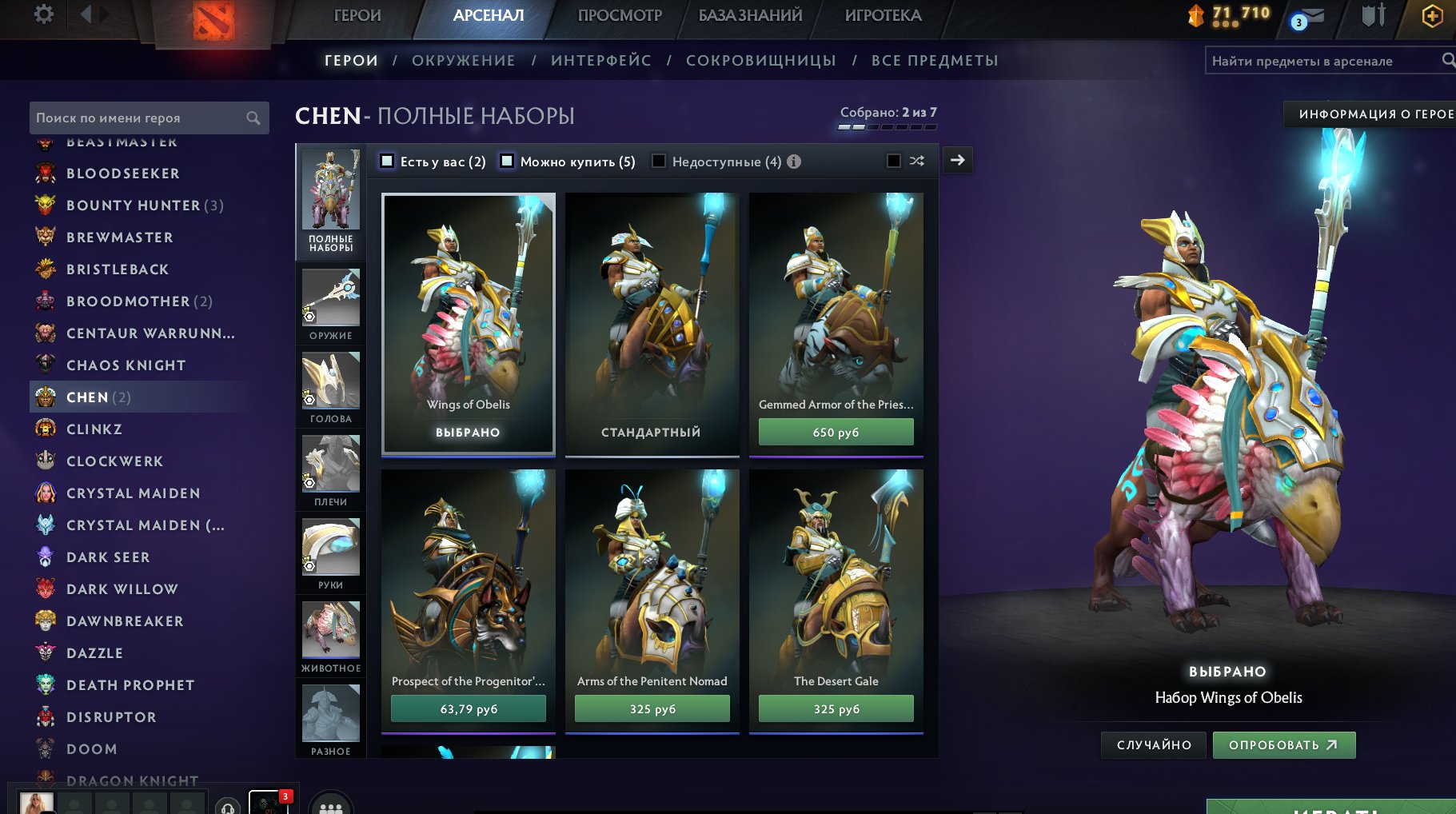1456x814 pixels.
Task: Open the Все предметы section
Action: point(935,61)
